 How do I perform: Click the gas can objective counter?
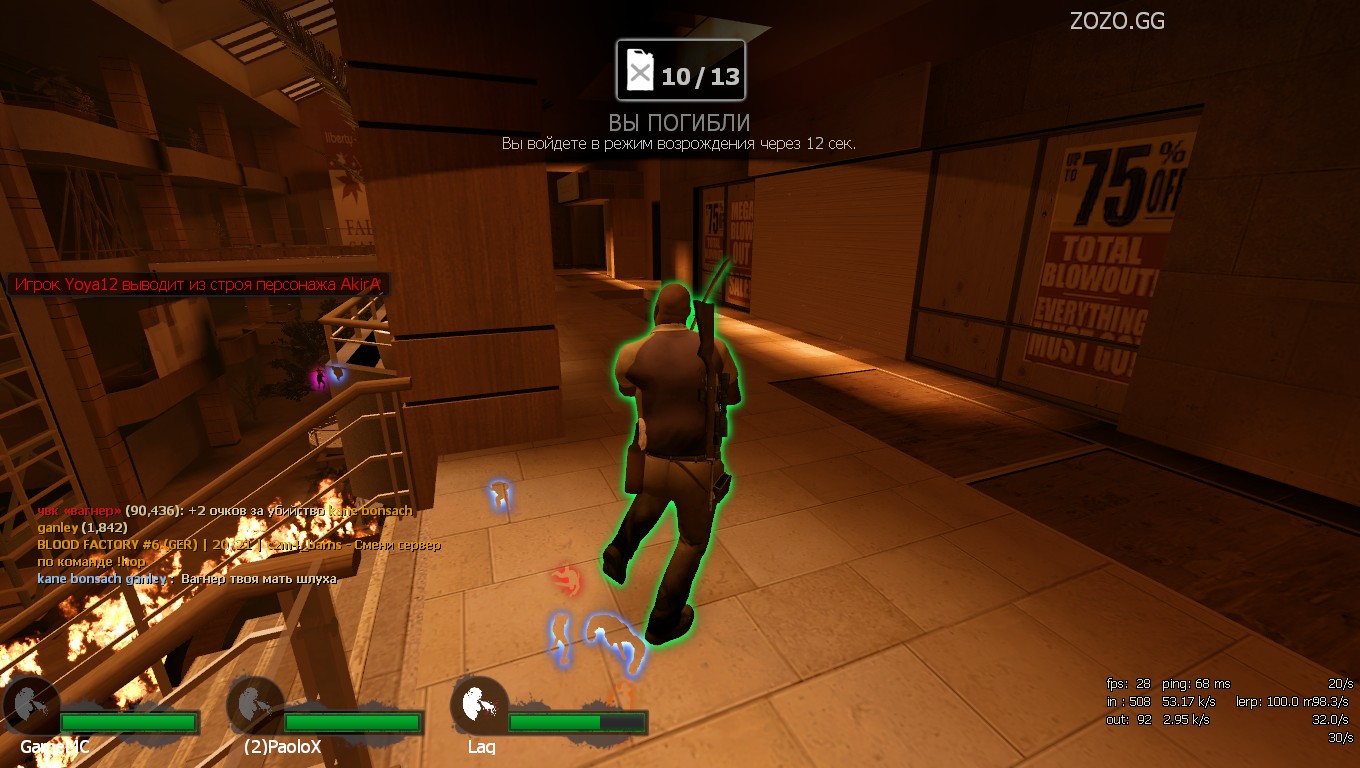680,72
